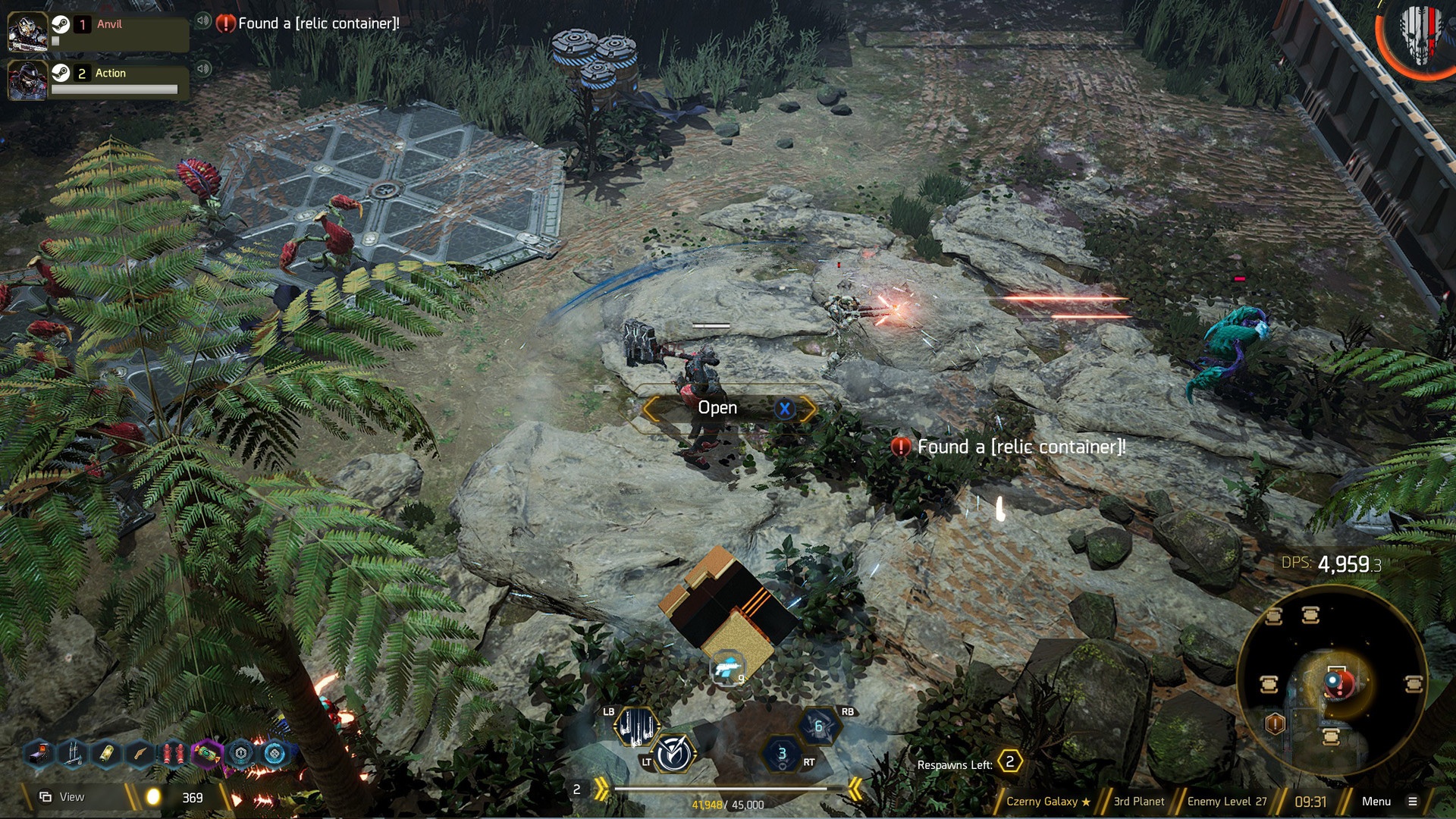
Task: Toggle voice speaker for player Anvil
Action: [x=202, y=20]
